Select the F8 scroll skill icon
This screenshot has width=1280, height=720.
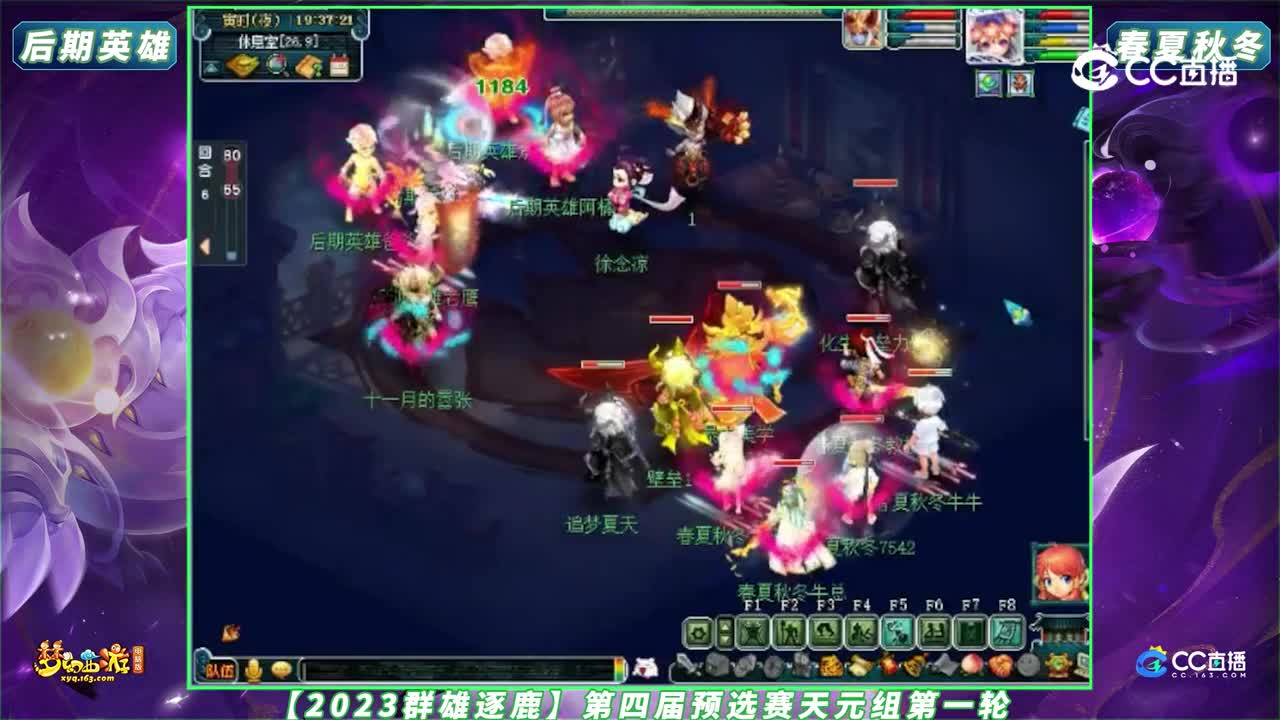[x=1006, y=631]
